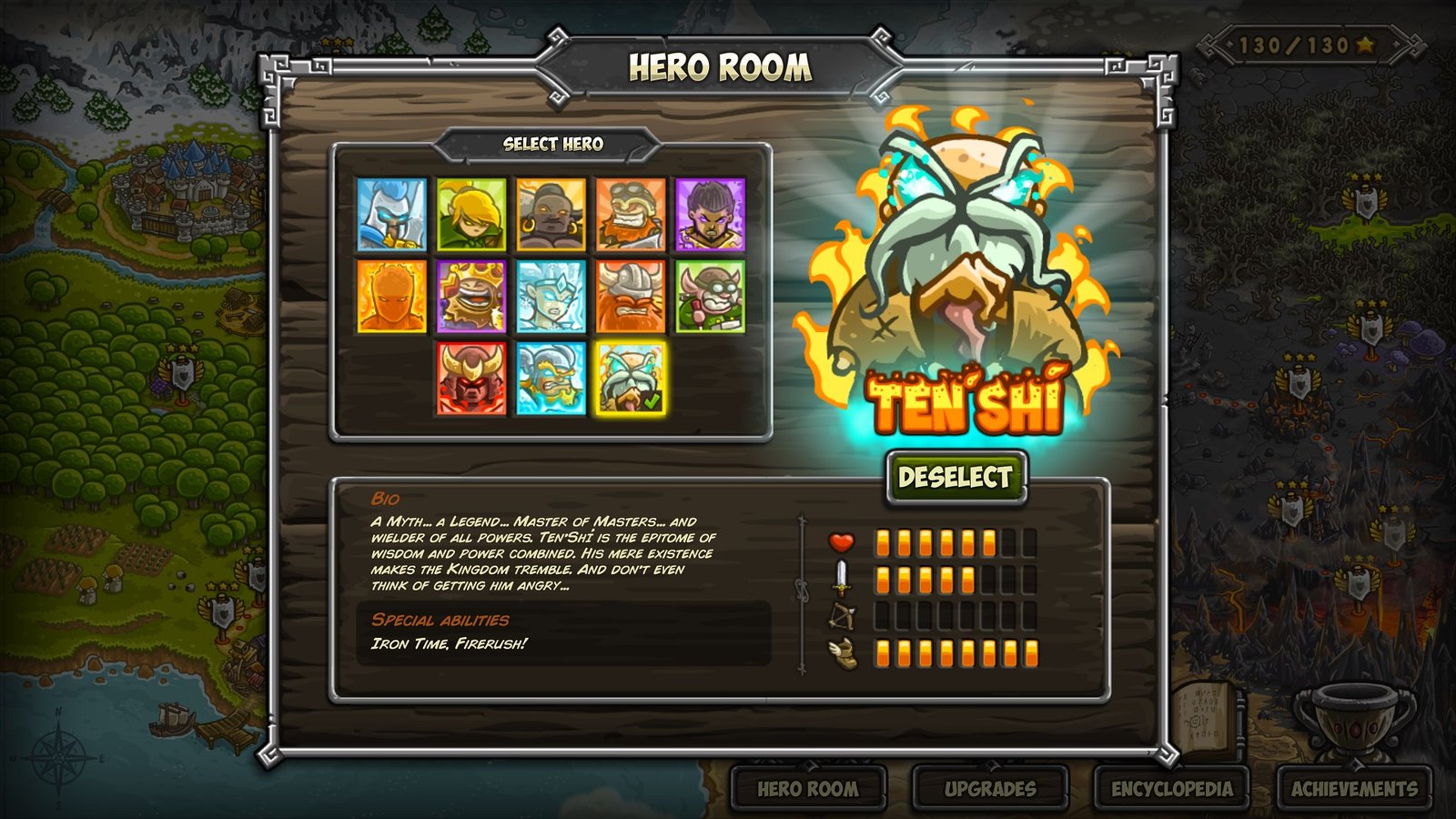This screenshot has height=819, width=1456.
Task: Open the Hero Room from bottom bar
Action: pos(808,788)
